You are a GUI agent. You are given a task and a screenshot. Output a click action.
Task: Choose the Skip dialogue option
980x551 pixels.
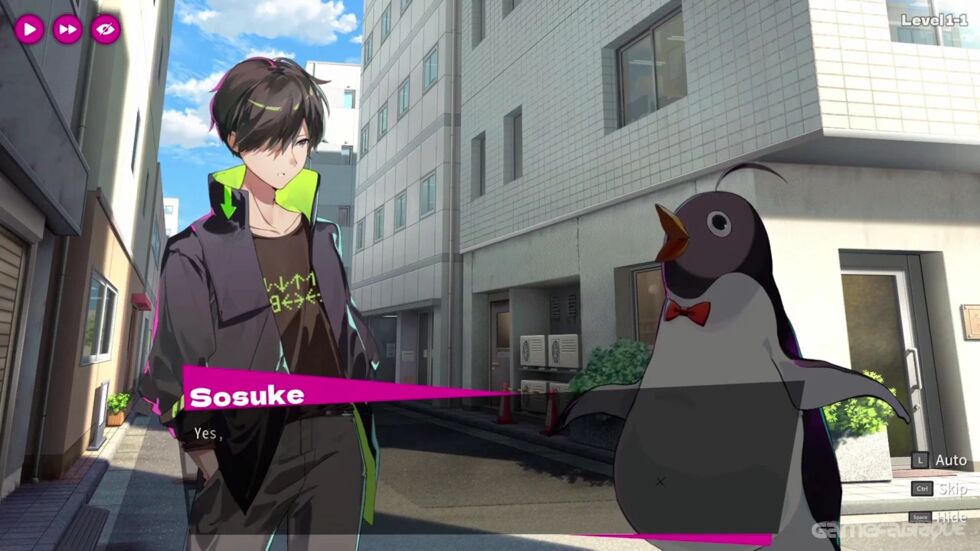pos(952,489)
